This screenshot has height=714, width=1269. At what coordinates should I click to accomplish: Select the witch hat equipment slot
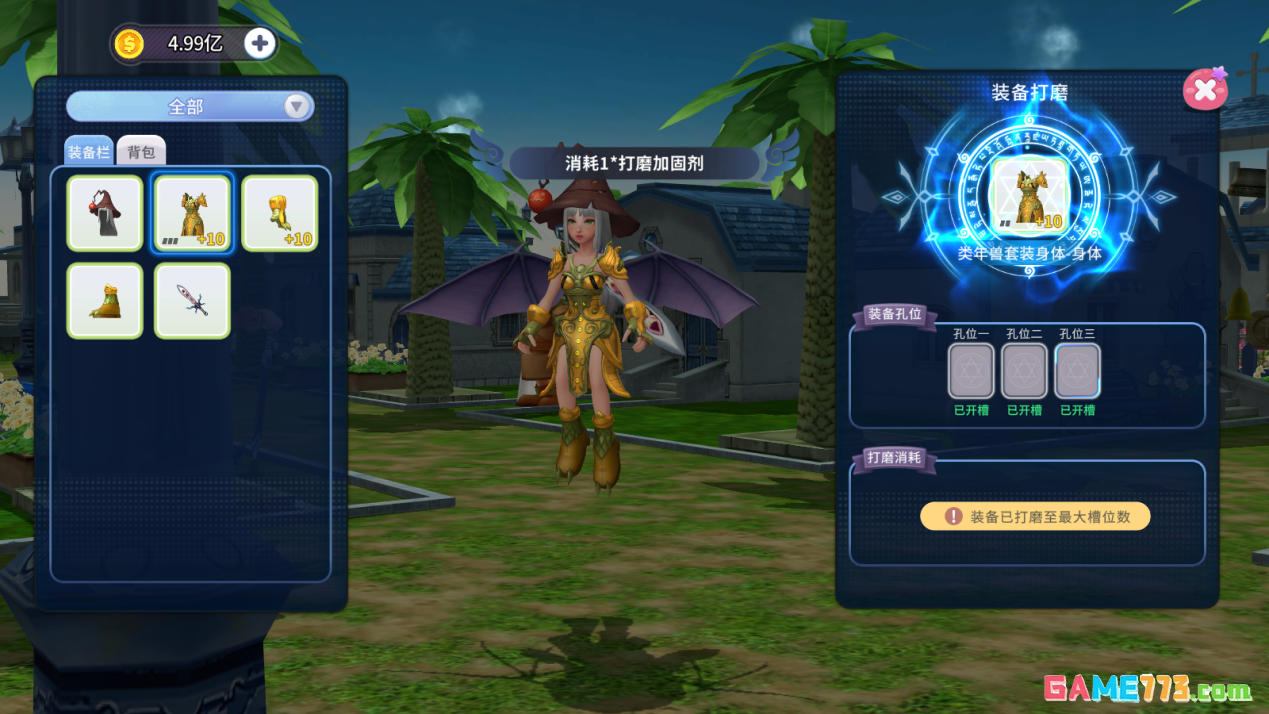coord(105,213)
